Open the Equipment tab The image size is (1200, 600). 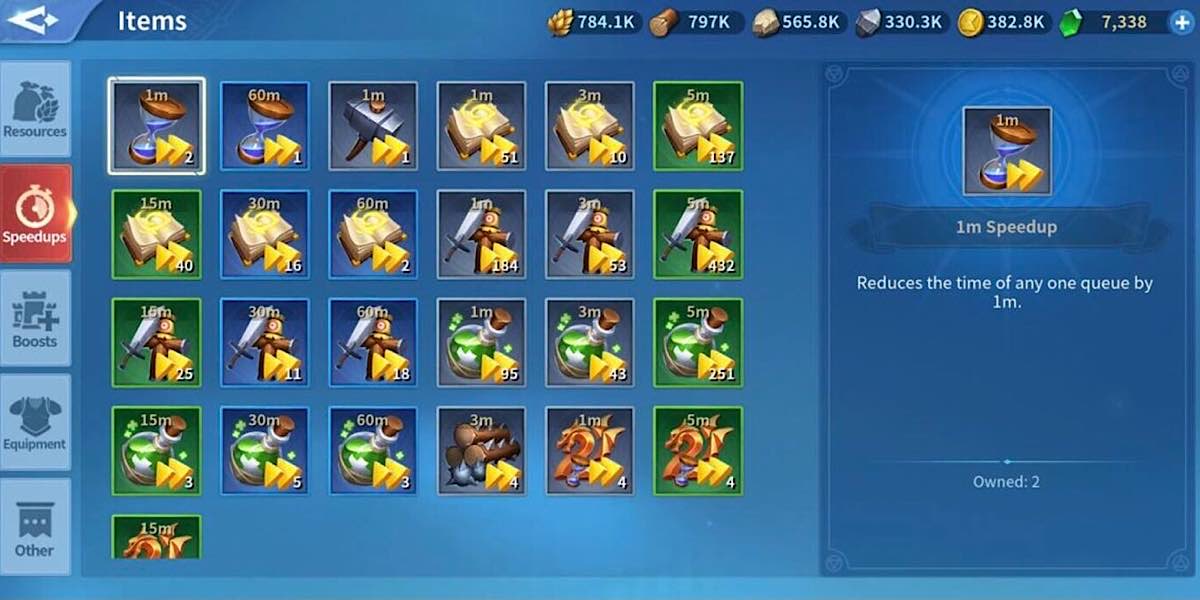coord(35,422)
